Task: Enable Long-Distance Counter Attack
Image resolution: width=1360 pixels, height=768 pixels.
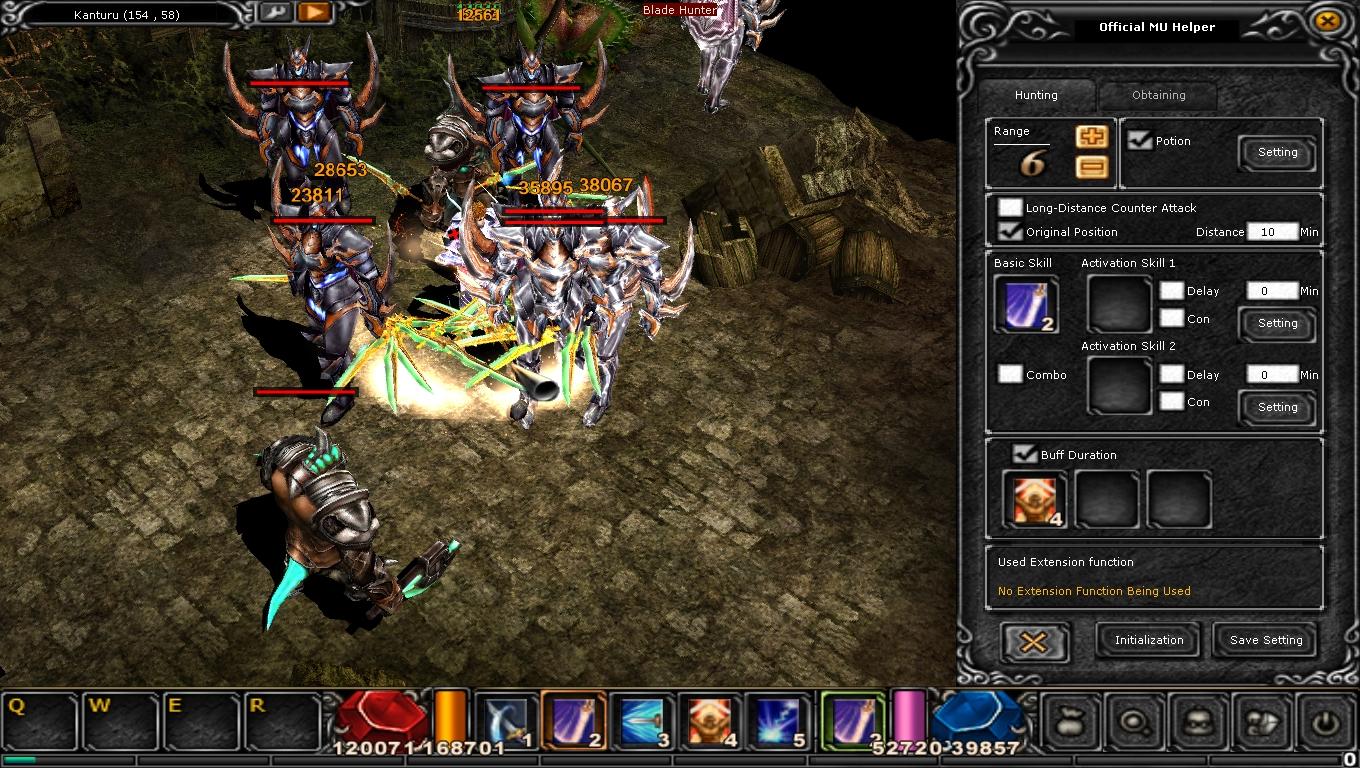Action: pos(1010,208)
